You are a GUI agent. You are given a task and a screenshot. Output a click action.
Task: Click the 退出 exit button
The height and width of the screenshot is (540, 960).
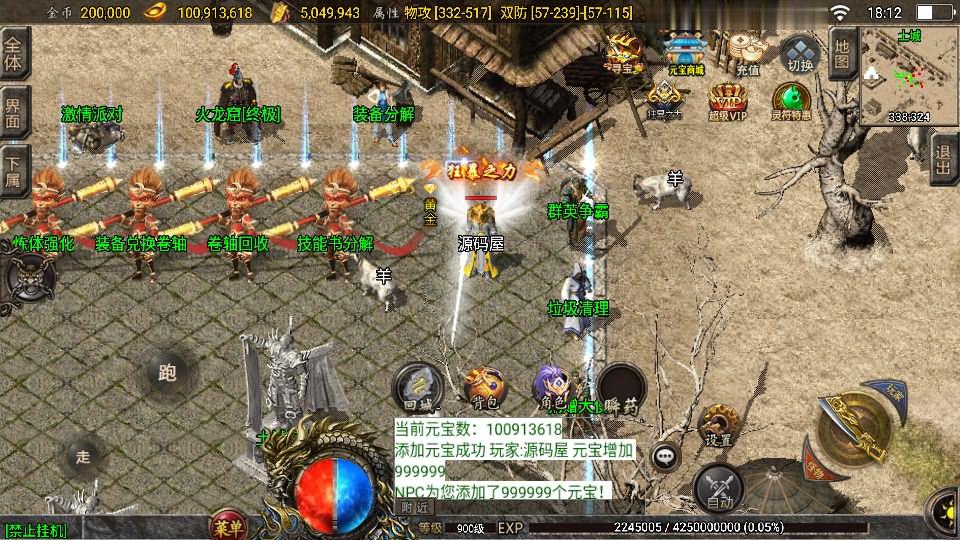pyautogui.click(x=943, y=158)
